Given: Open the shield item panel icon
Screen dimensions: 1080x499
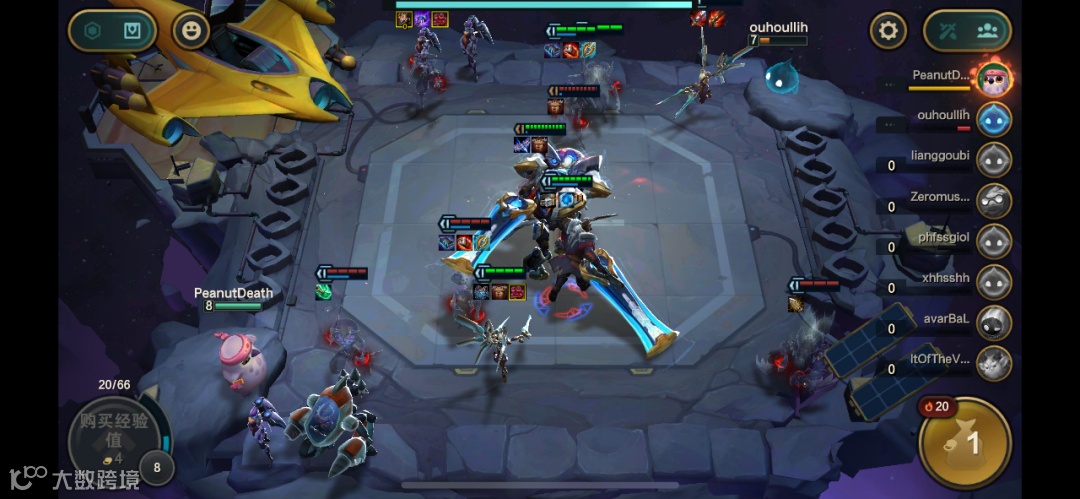Looking at the screenshot, I should coord(133,31).
